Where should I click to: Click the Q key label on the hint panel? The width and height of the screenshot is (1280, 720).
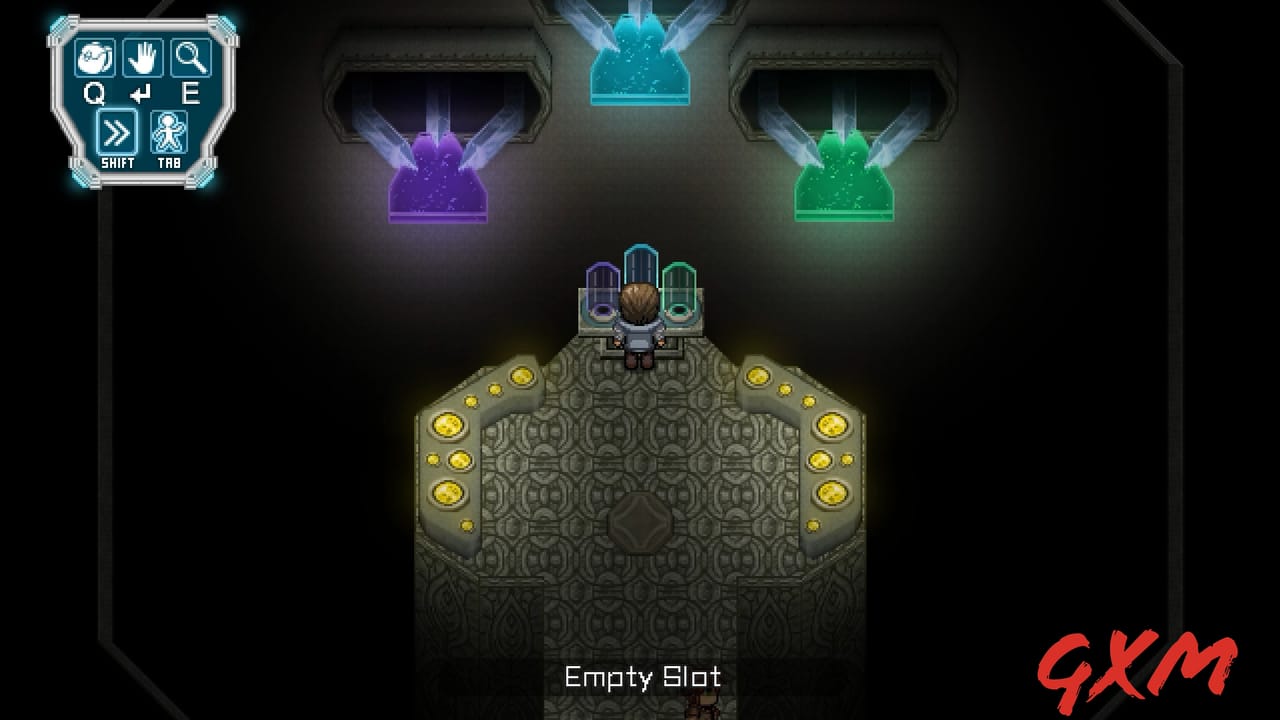click(x=93, y=94)
